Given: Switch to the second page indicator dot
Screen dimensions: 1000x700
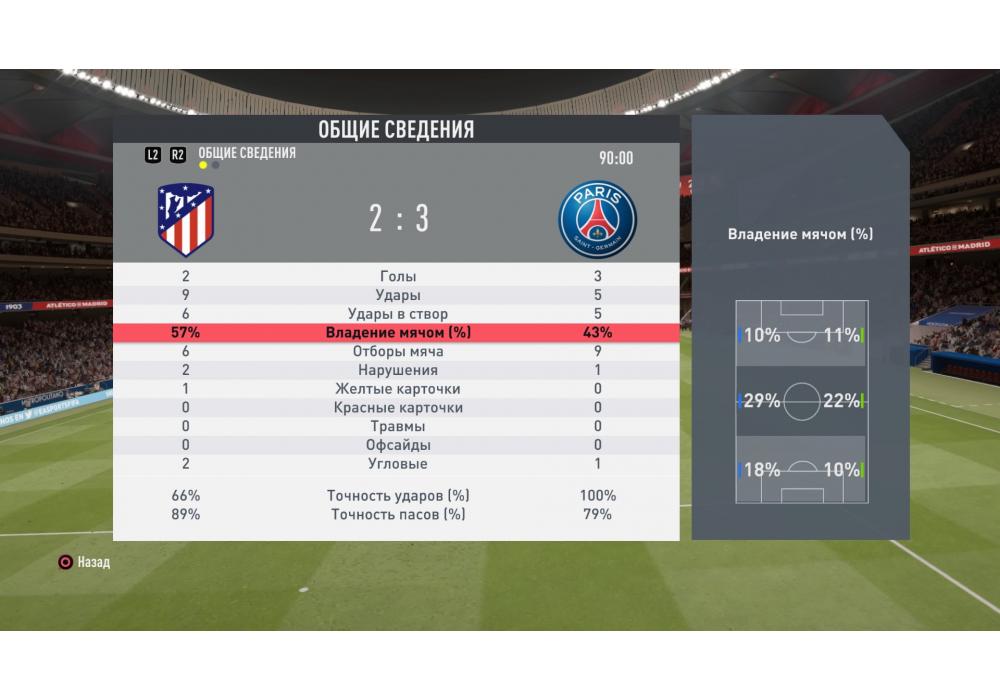Looking at the screenshot, I should coord(216,166).
